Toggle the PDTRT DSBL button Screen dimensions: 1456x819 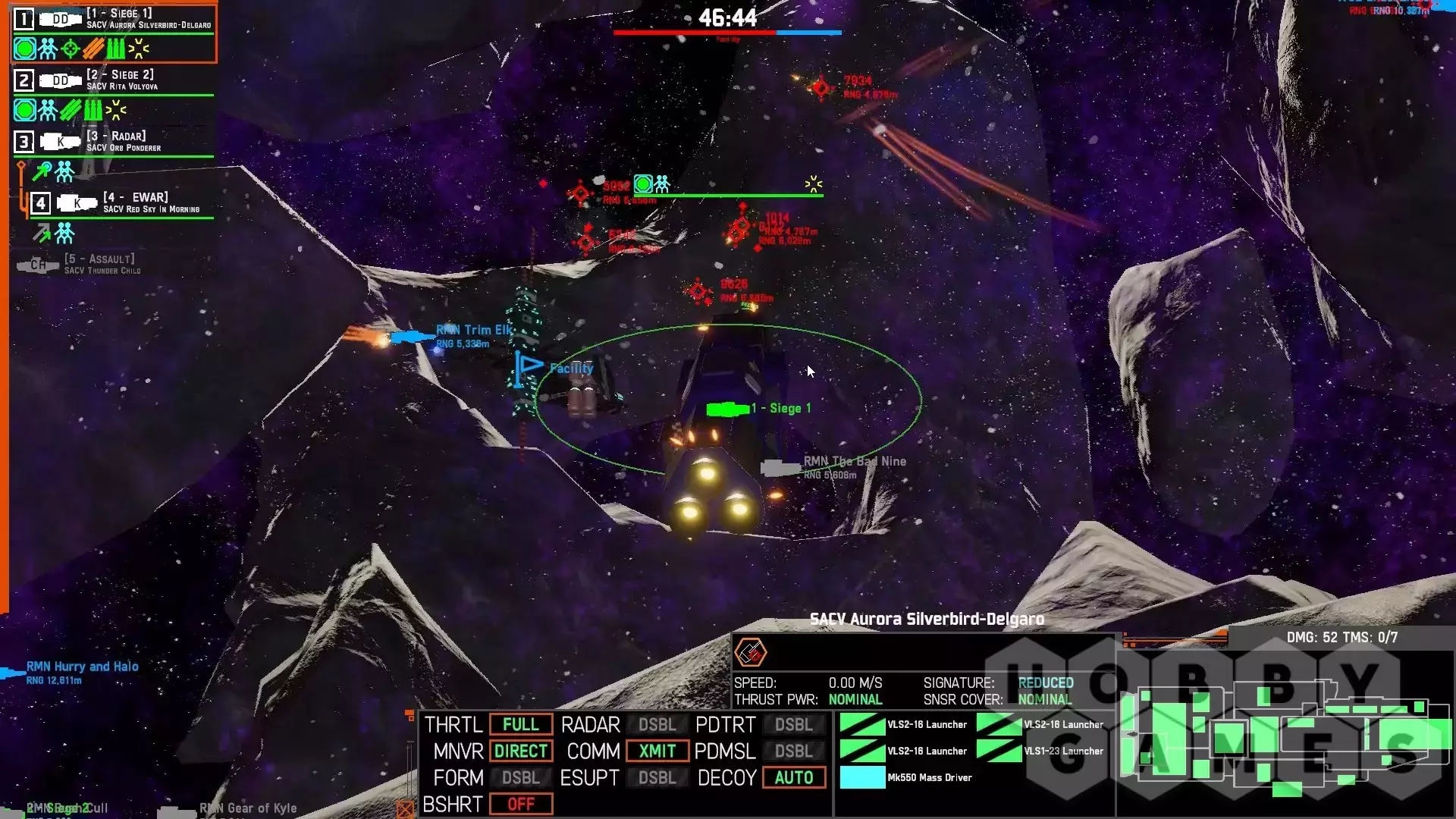793,725
